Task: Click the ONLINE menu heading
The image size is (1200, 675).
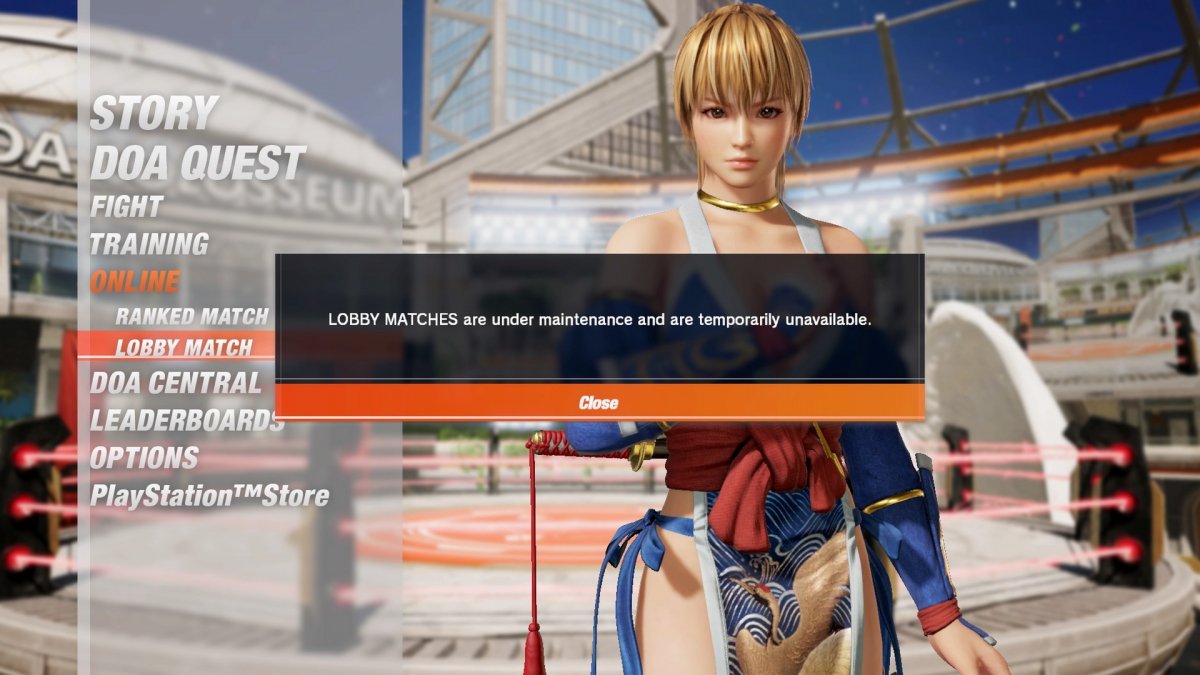Action: [135, 282]
